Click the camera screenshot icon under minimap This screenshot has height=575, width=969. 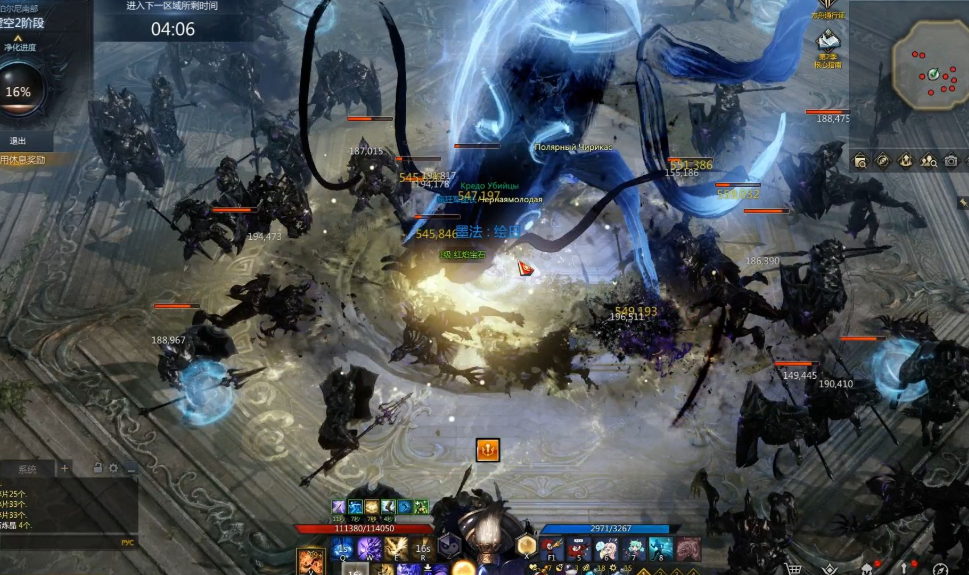[950, 160]
